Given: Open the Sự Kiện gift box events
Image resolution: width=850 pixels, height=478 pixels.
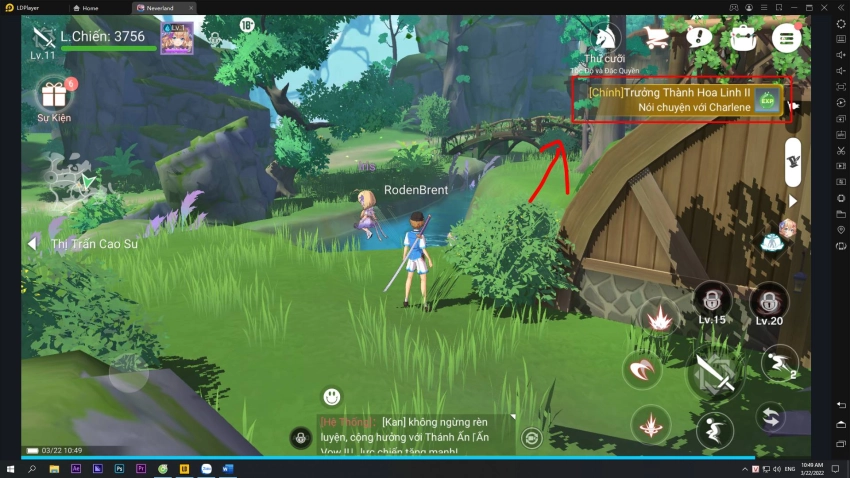Looking at the screenshot, I should click(x=54, y=96).
